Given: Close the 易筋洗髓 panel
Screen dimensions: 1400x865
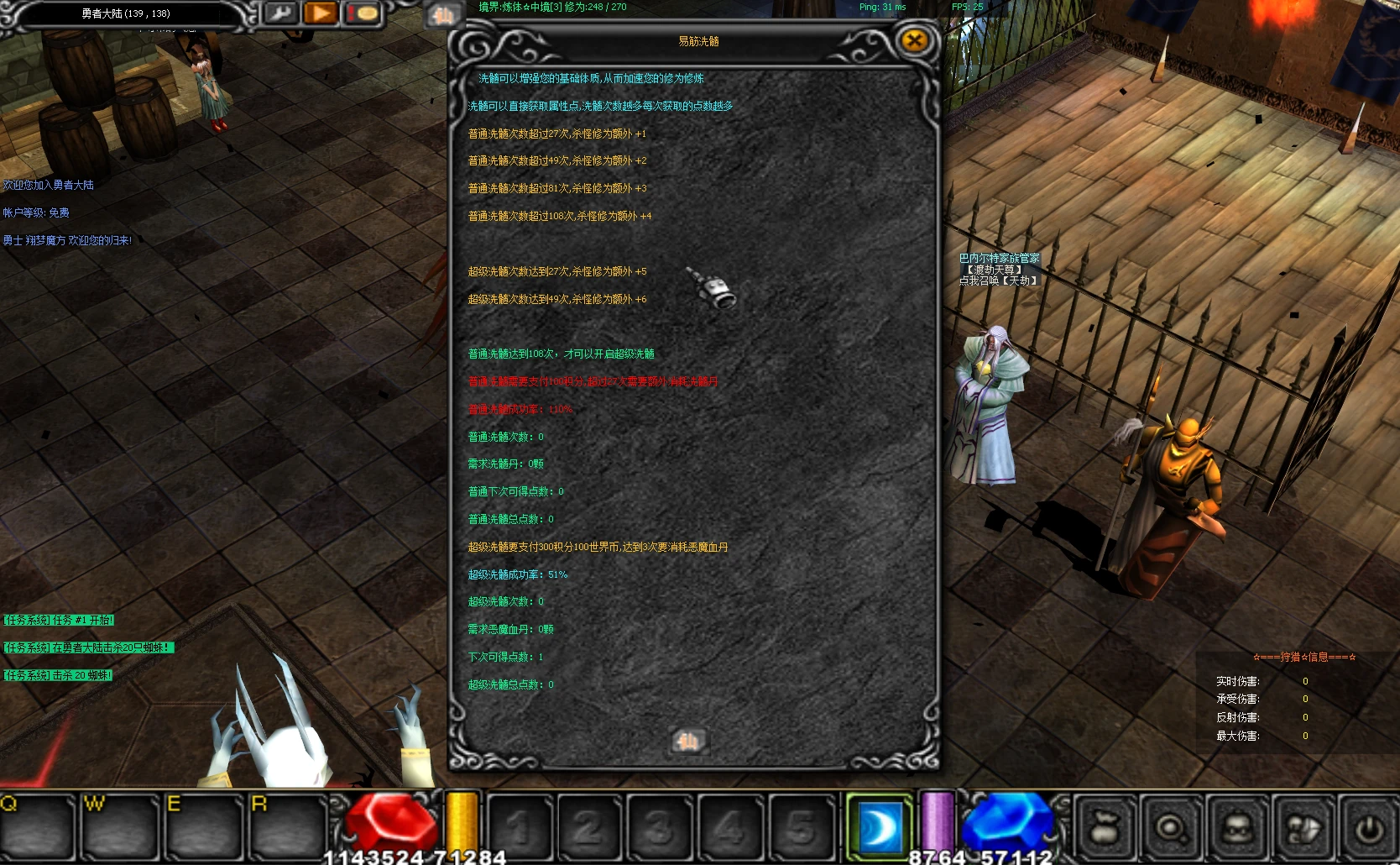Looking at the screenshot, I should (914, 40).
